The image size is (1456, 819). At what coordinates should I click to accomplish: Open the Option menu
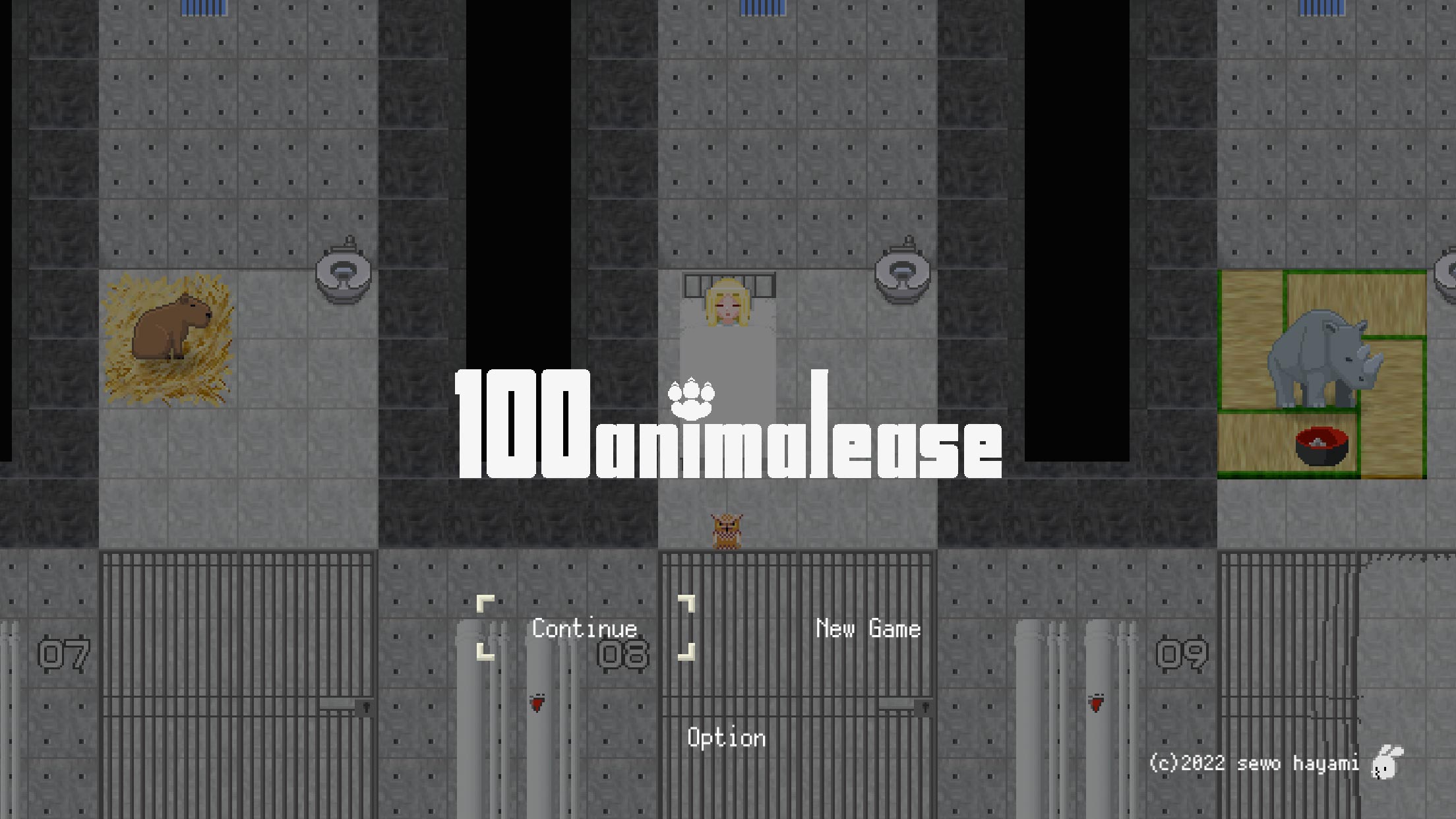(x=727, y=737)
